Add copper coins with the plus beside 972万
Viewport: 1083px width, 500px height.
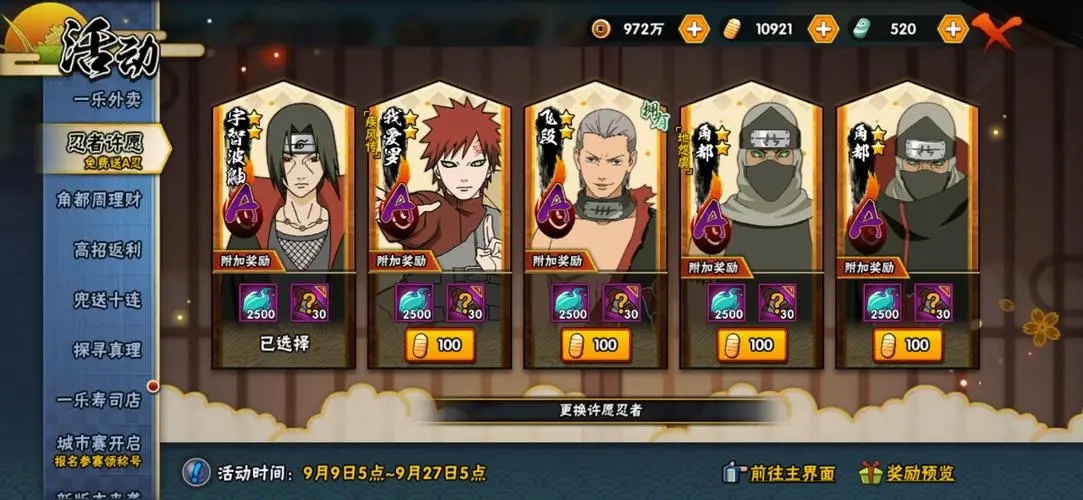pyautogui.click(x=693, y=29)
